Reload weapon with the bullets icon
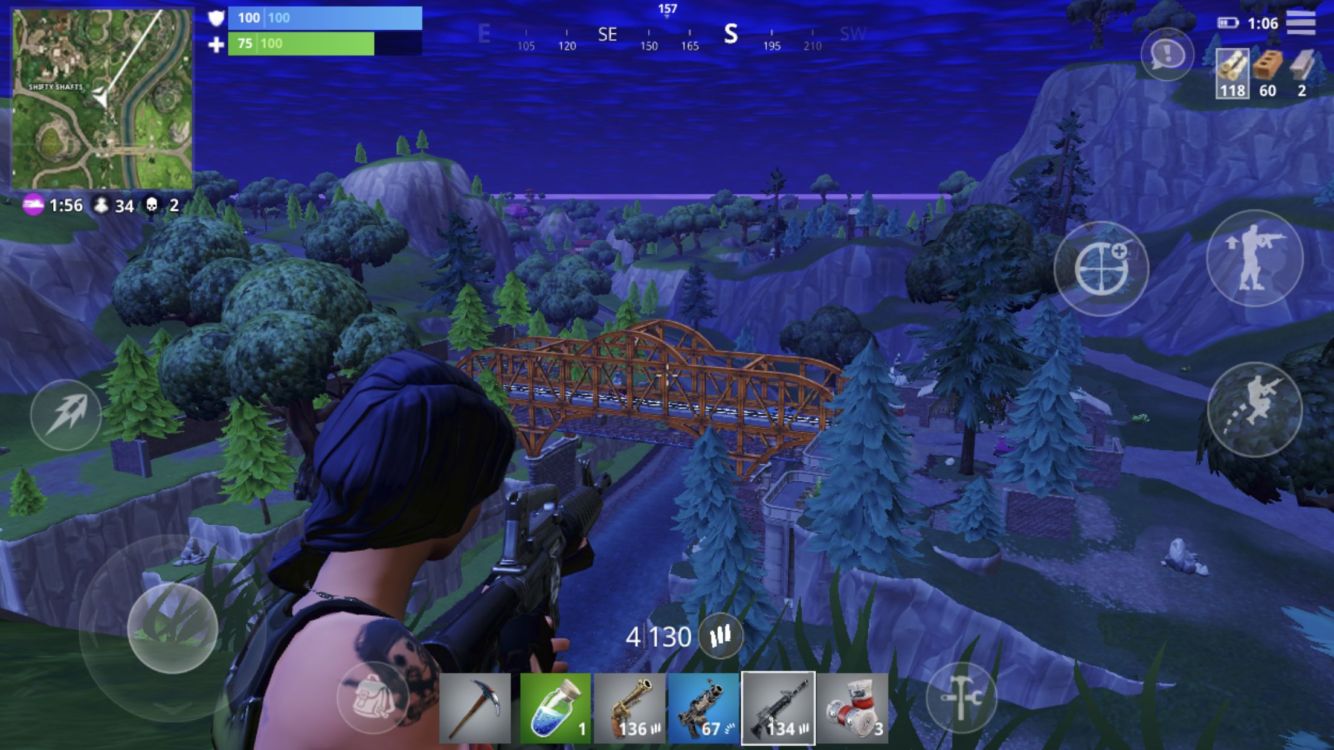Viewport: 1334px width, 750px height. pos(721,635)
